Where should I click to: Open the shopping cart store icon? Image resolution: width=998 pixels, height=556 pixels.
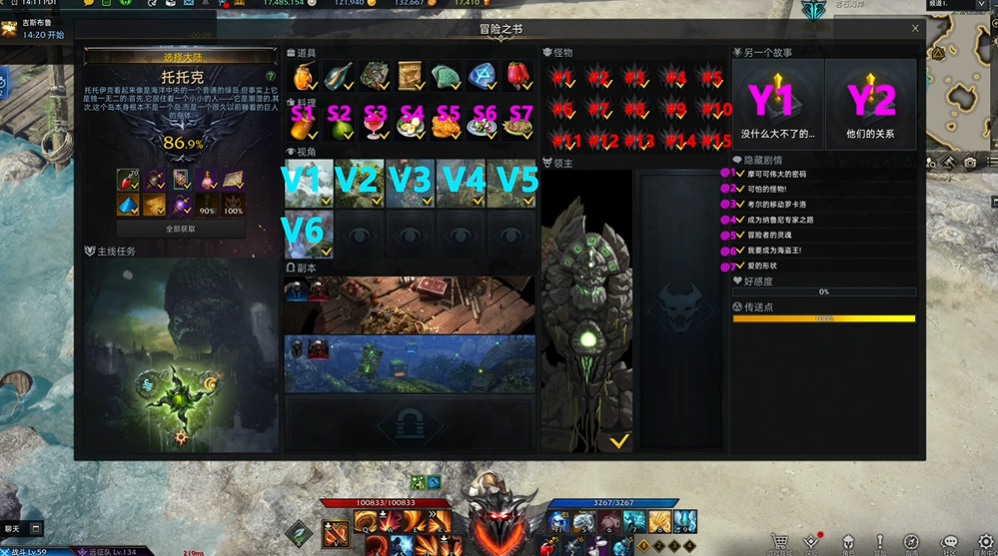pyautogui.click(x=780, y=542)
